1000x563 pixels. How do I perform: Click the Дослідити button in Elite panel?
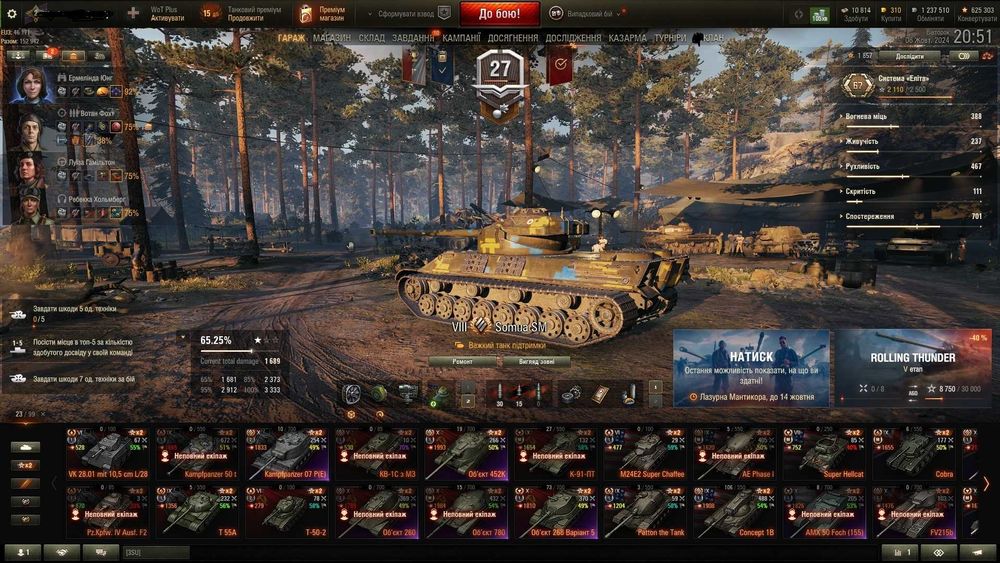909,57
